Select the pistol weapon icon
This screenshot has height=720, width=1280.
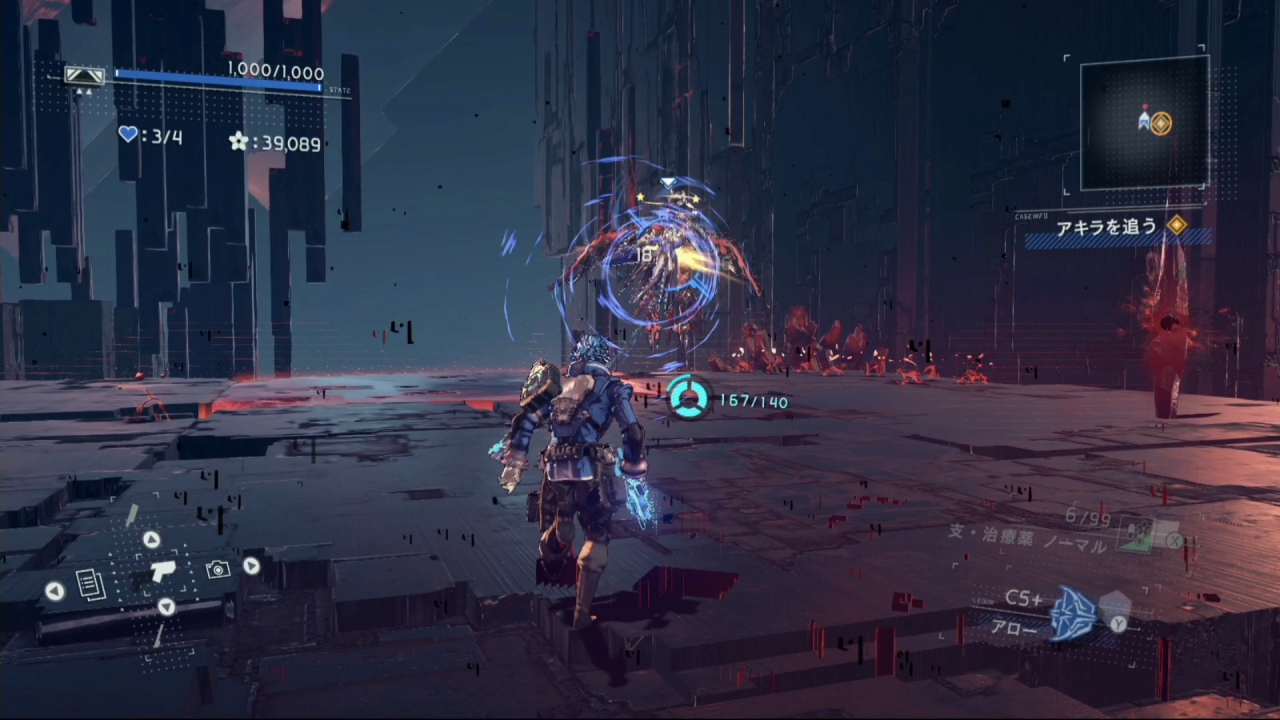pos(162,570)
